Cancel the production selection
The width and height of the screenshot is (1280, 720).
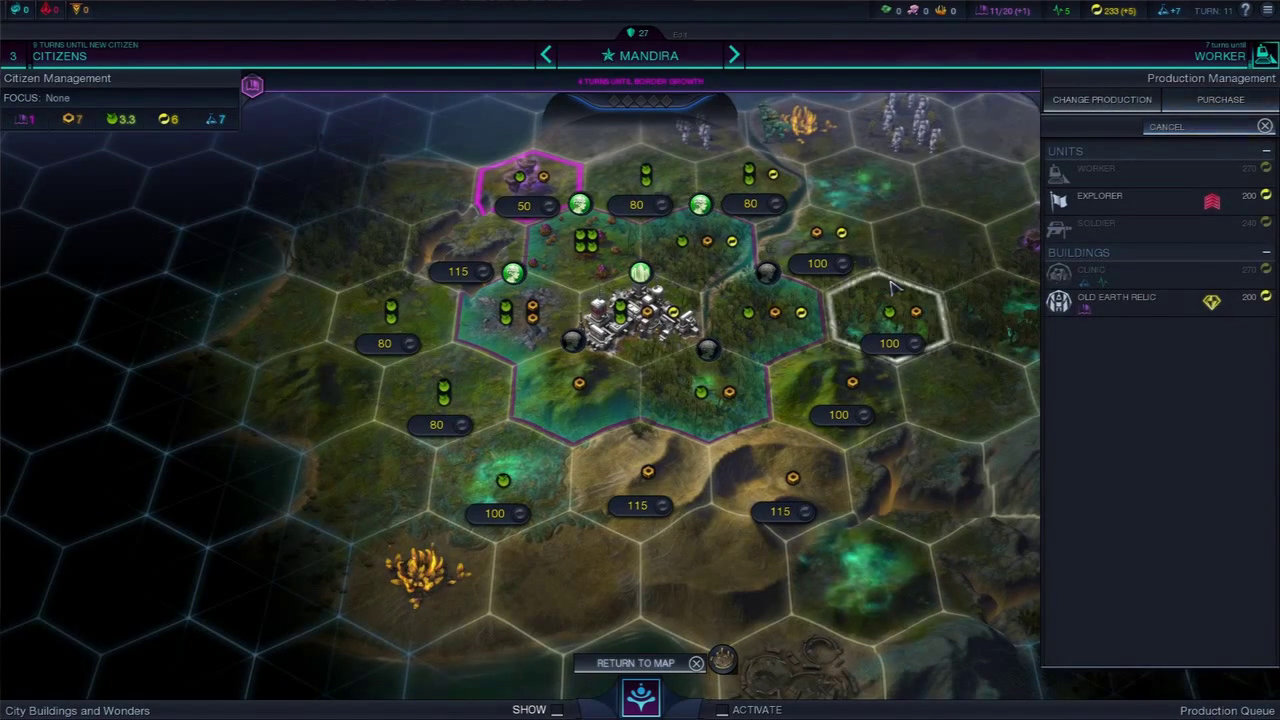(1265, 126)
